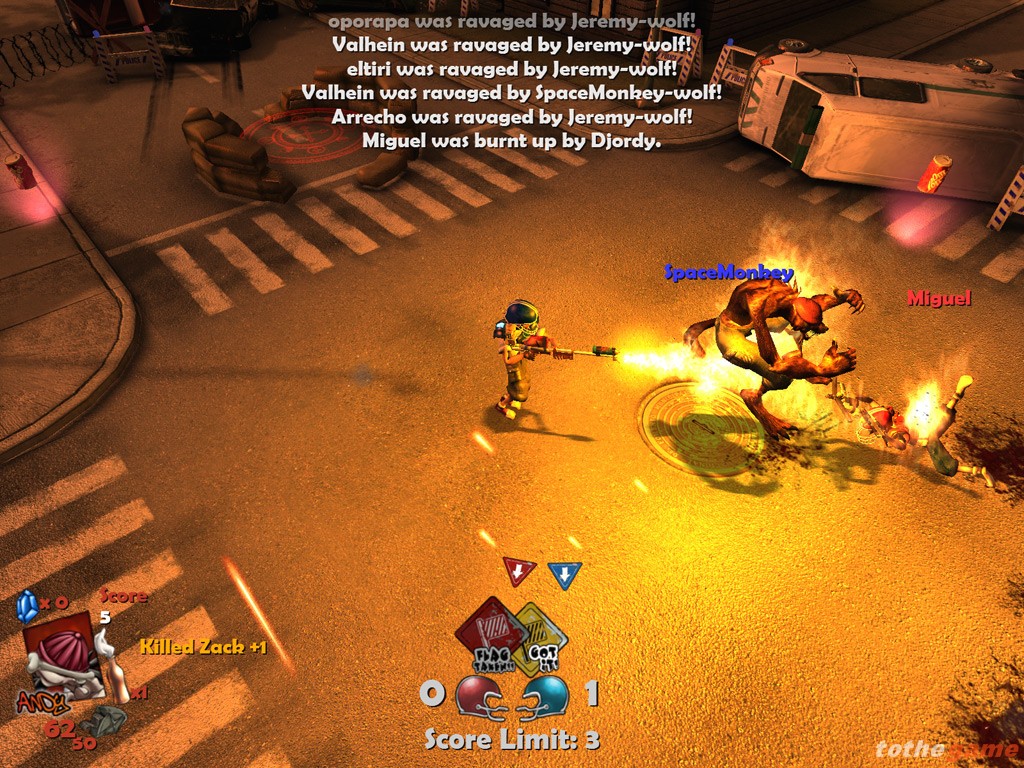Choose the blue team helmet icon
Screen dimensions: 1024x768
pos(546,695)
